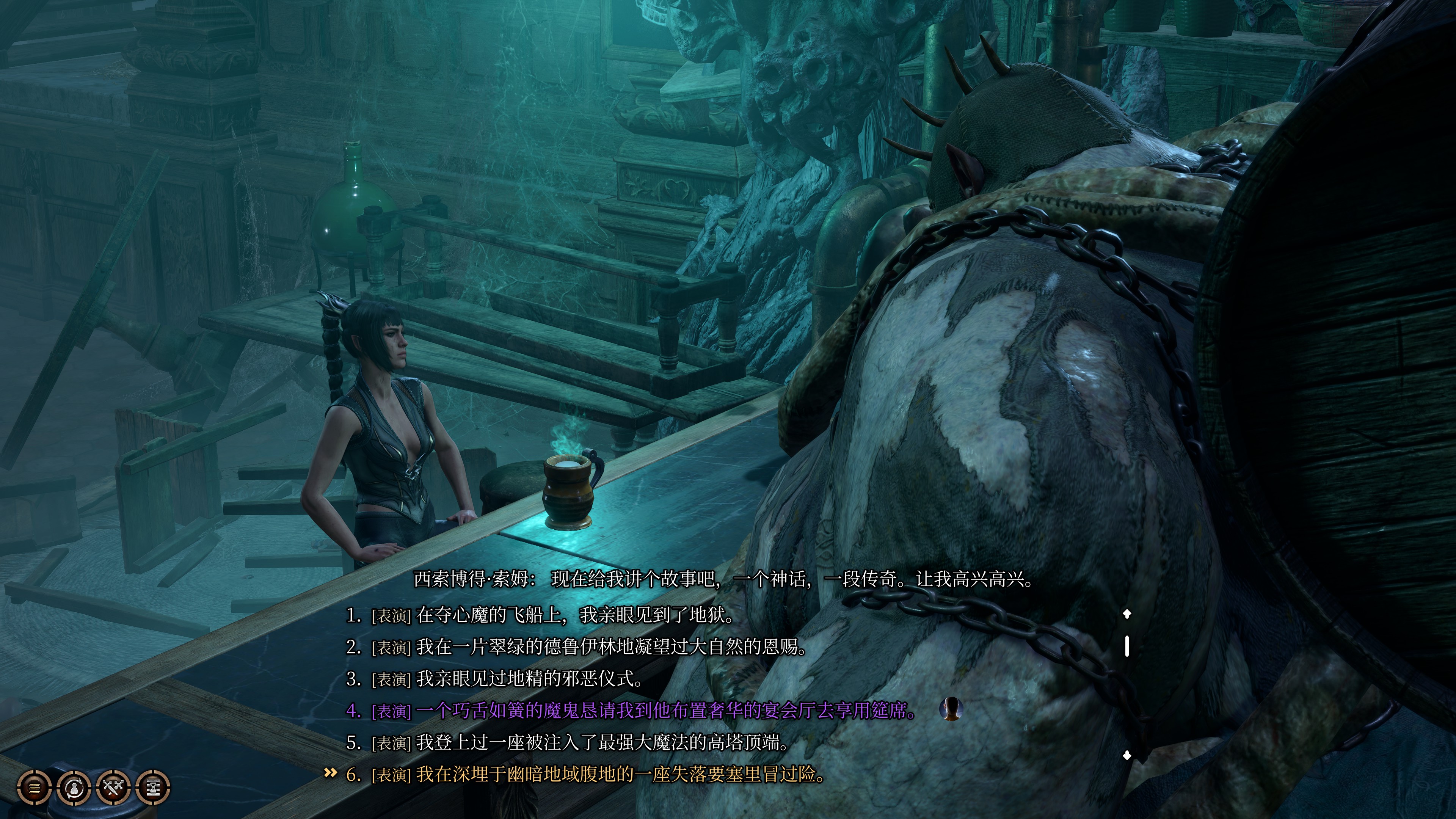Click the character portrait beside option four

[x=951, y=709]
